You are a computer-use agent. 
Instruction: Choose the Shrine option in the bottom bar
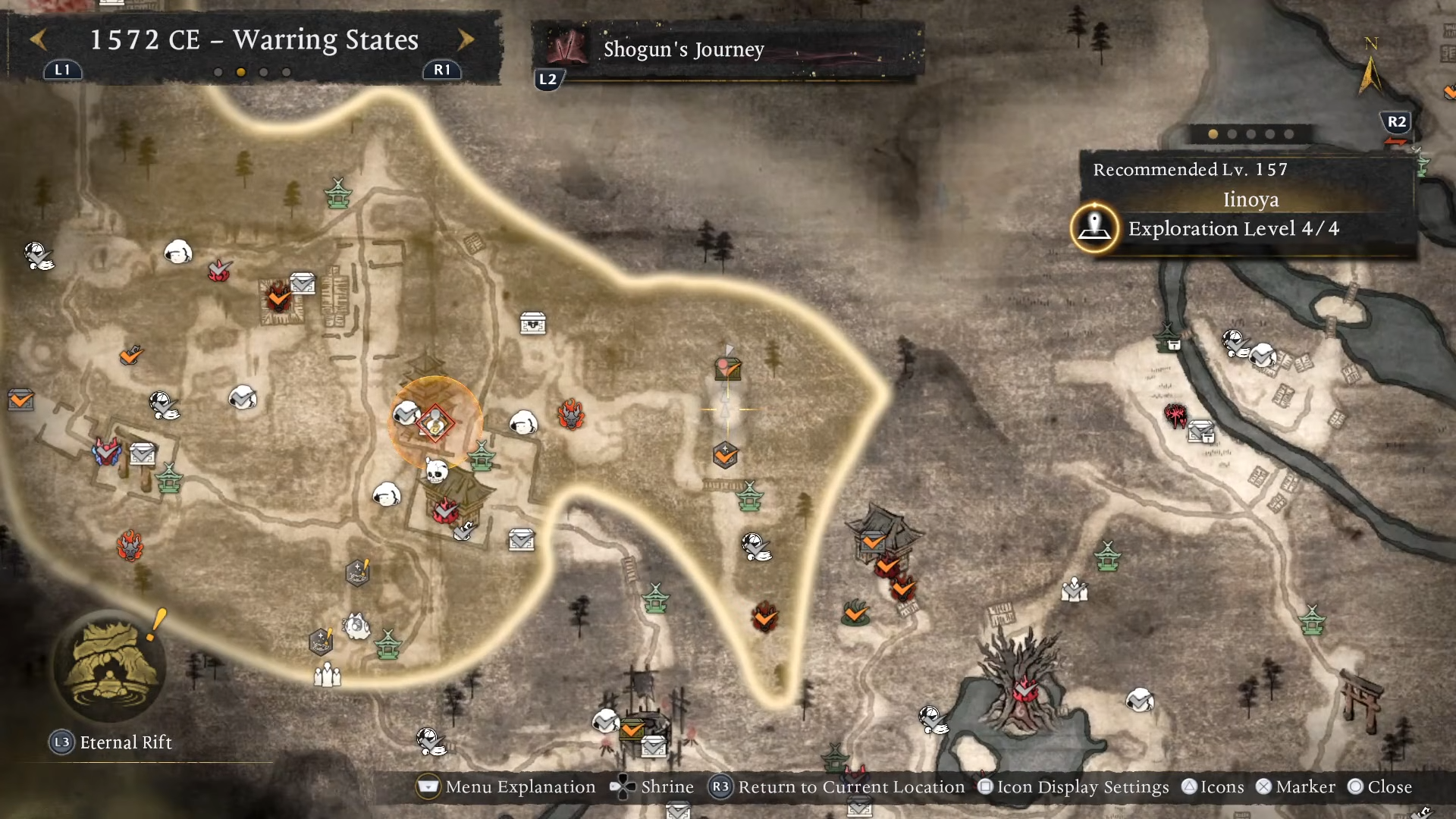(x=652, y=787)
